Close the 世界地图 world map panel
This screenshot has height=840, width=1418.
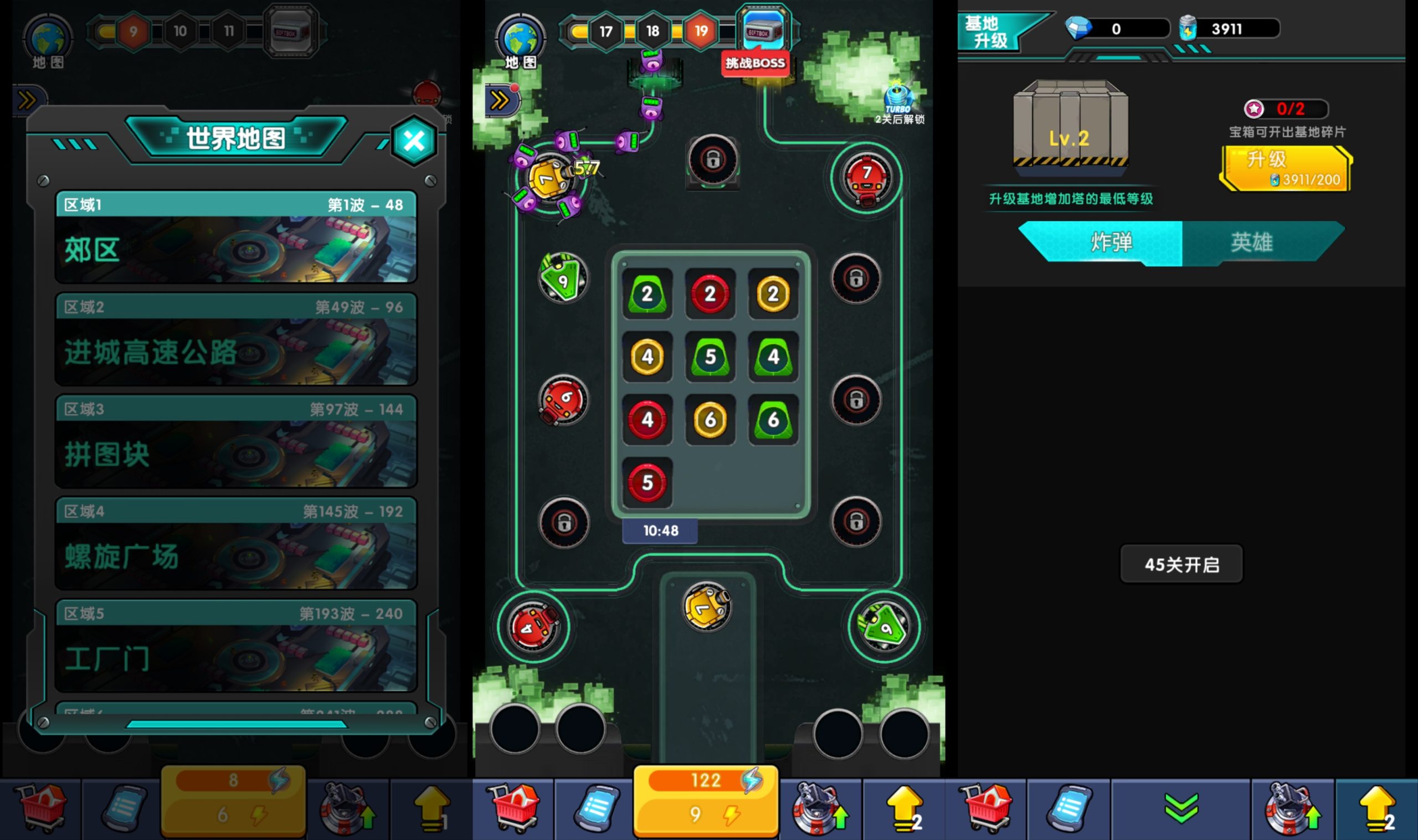(414, 141)
